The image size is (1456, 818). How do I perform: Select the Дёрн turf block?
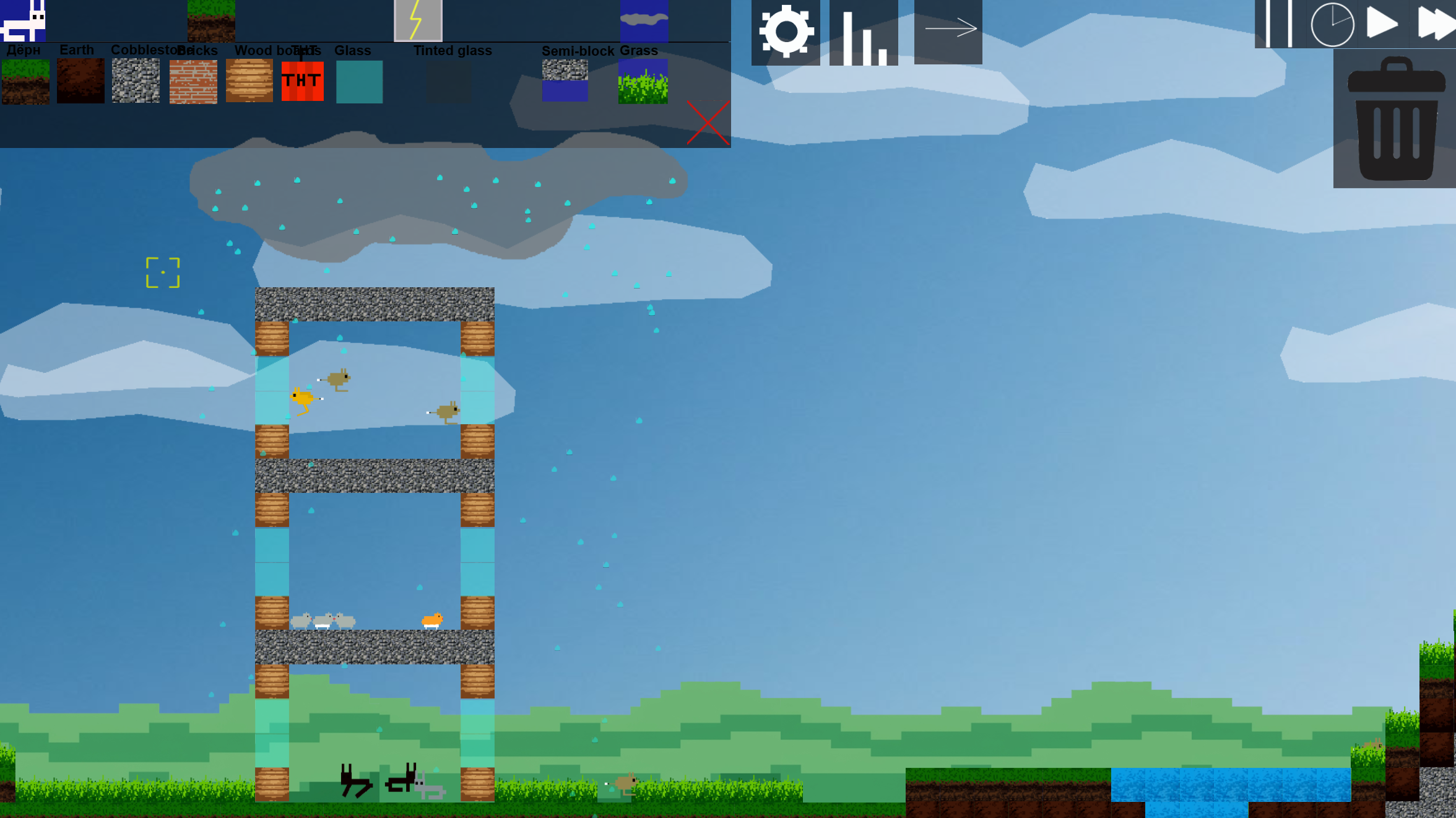pos(25,80)
